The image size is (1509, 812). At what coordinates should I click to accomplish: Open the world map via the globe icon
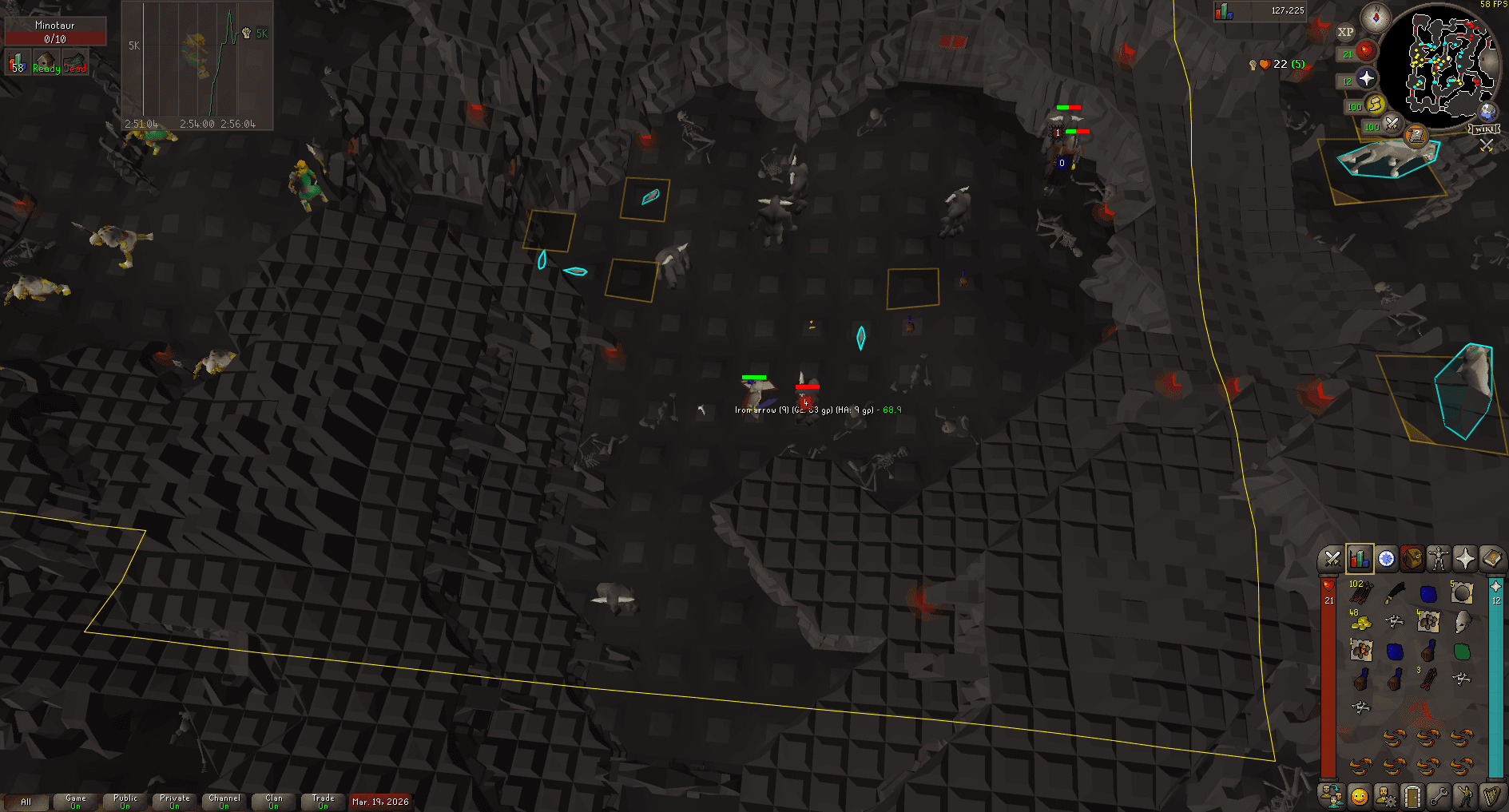coord(1487,111)
